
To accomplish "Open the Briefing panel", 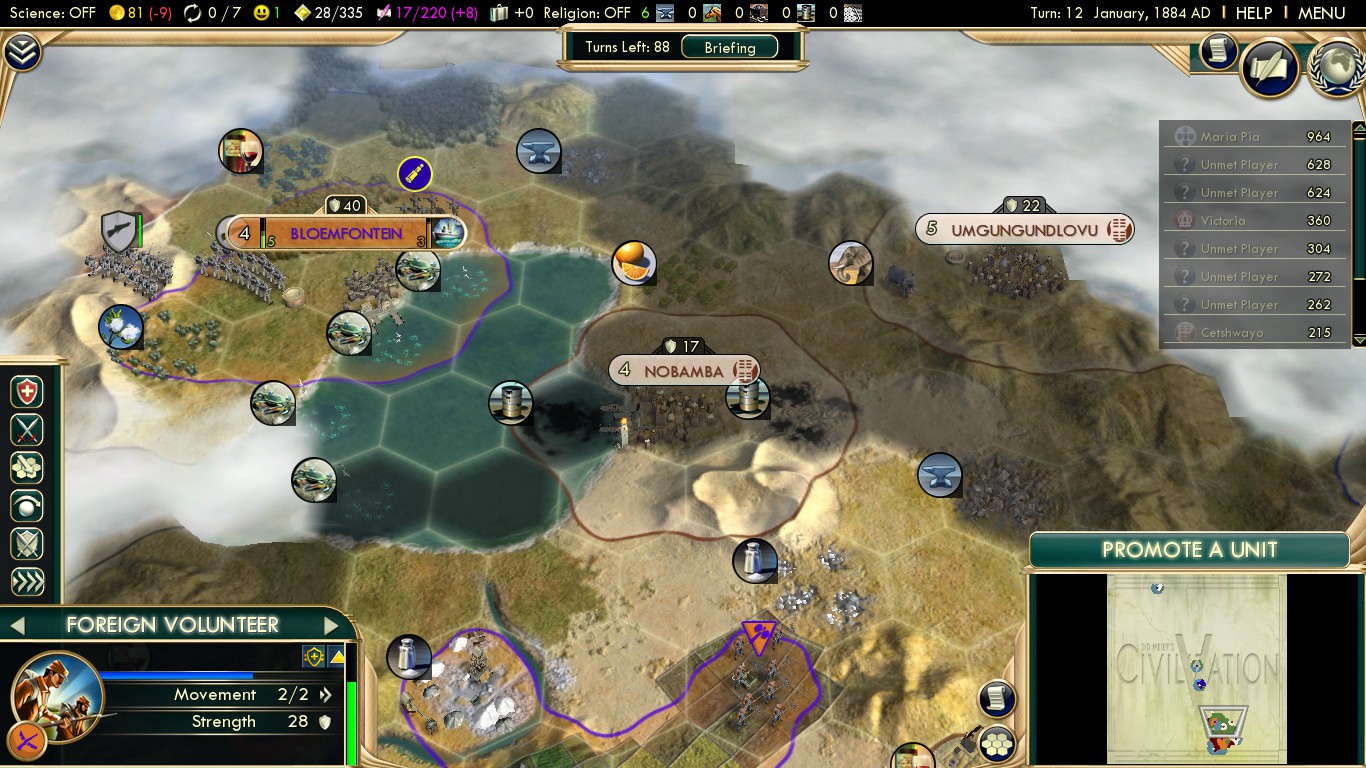I will click(729, 47).
